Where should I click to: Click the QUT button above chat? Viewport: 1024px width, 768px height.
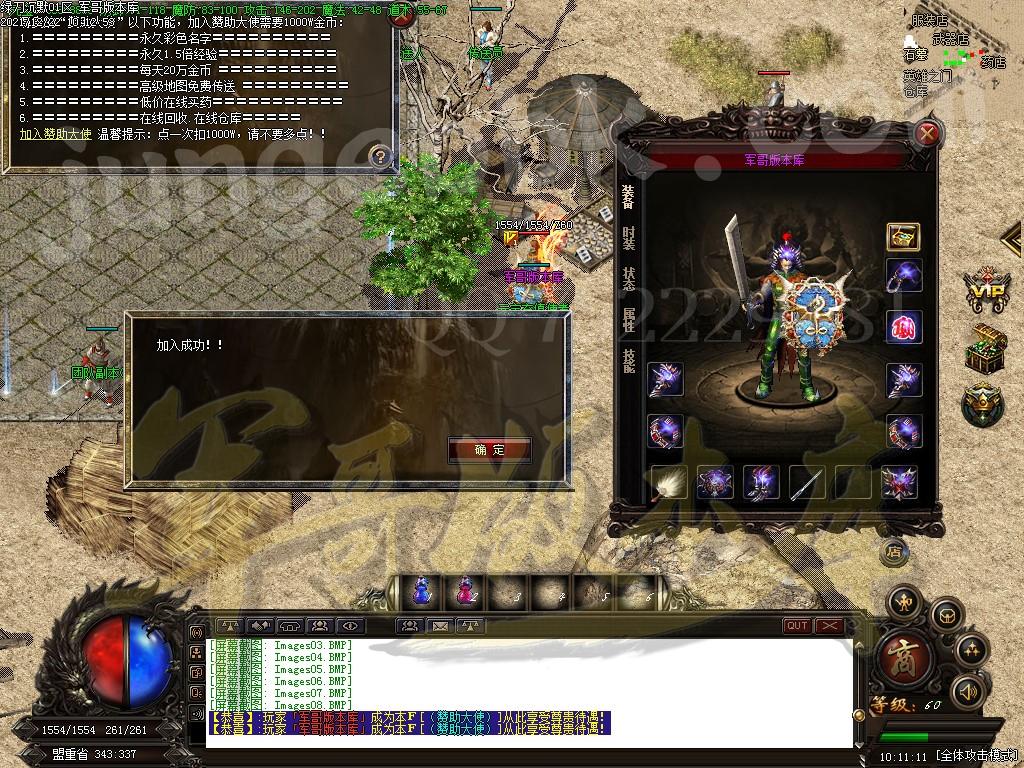pyautogui.click(x=797, y=626)
